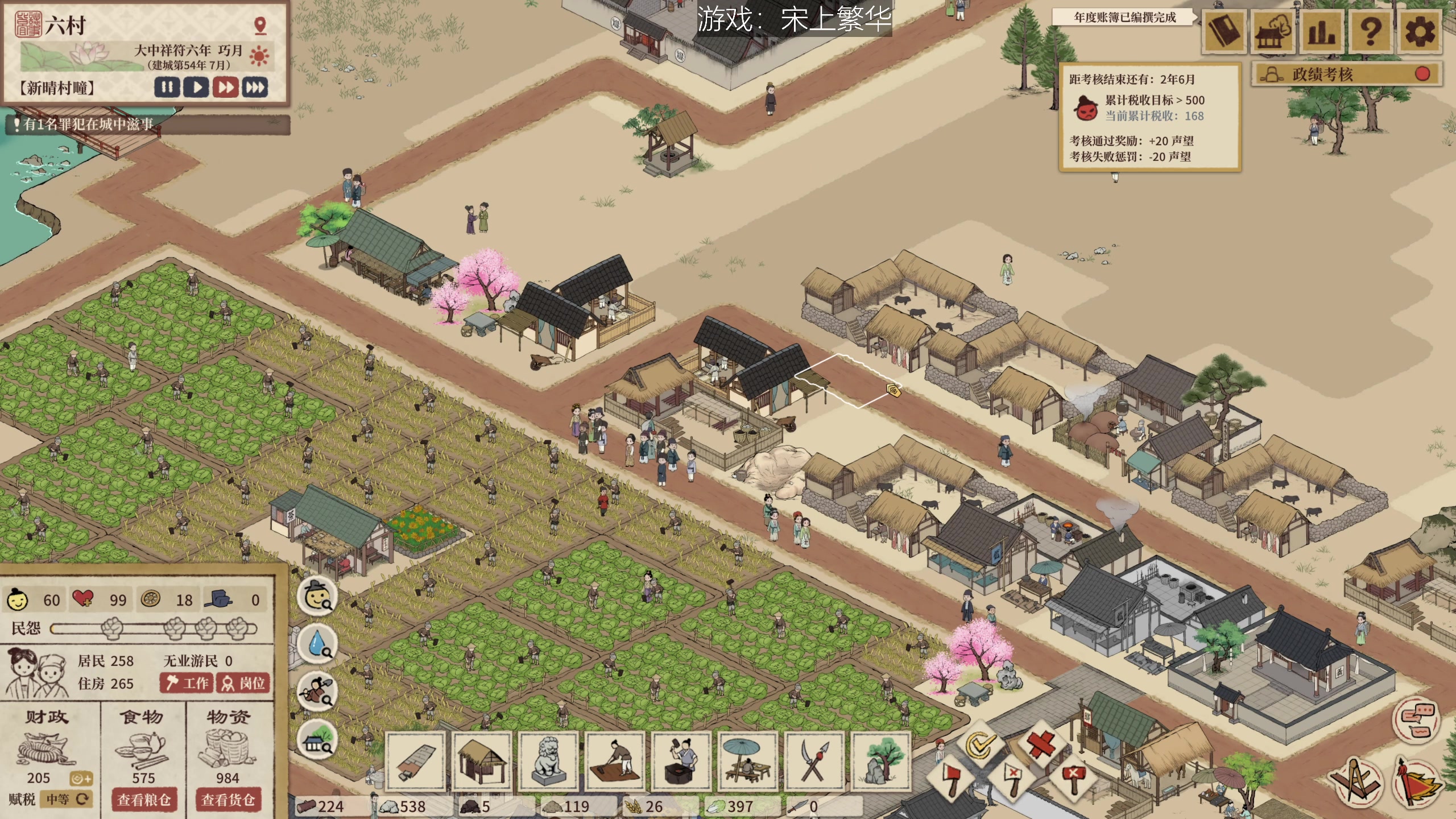The height and width of the screenshot is (819, 1456).
Task: Set game speed to double fast-forward
Action: [x=226, y=88]
